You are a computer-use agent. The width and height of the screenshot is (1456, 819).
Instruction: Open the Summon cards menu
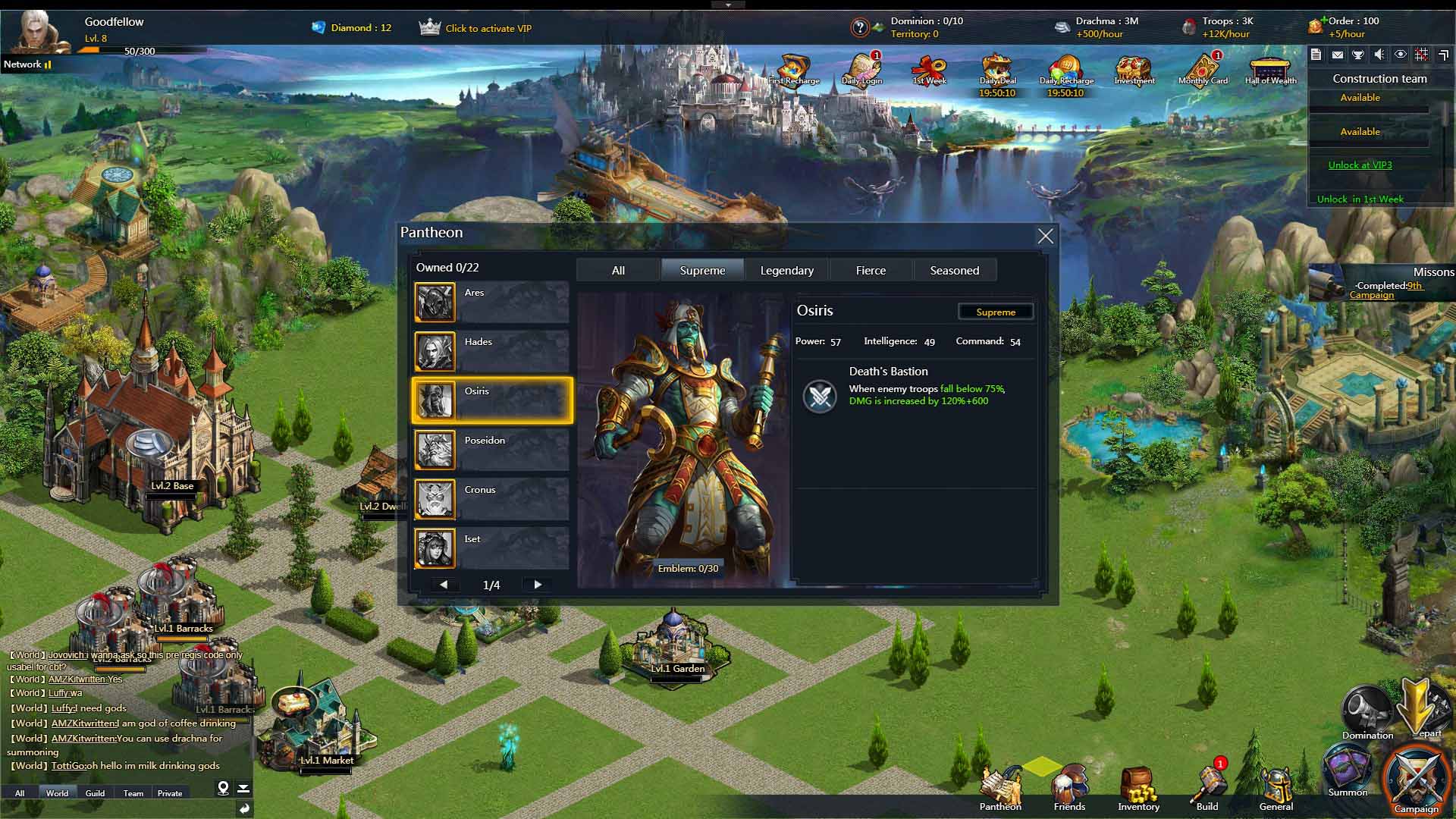coord(1347,770)
